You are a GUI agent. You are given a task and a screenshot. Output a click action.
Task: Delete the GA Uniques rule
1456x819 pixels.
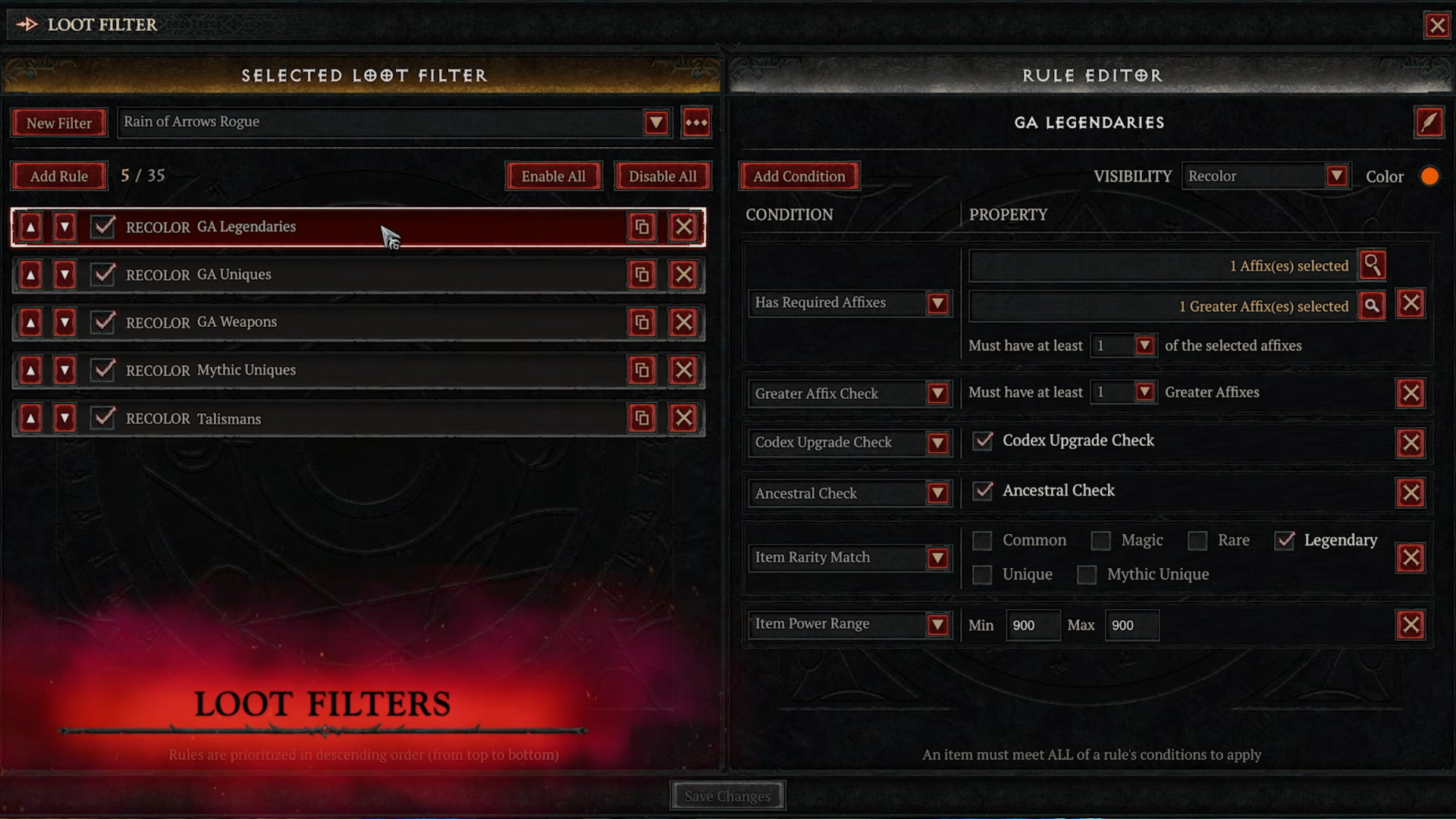683,275
